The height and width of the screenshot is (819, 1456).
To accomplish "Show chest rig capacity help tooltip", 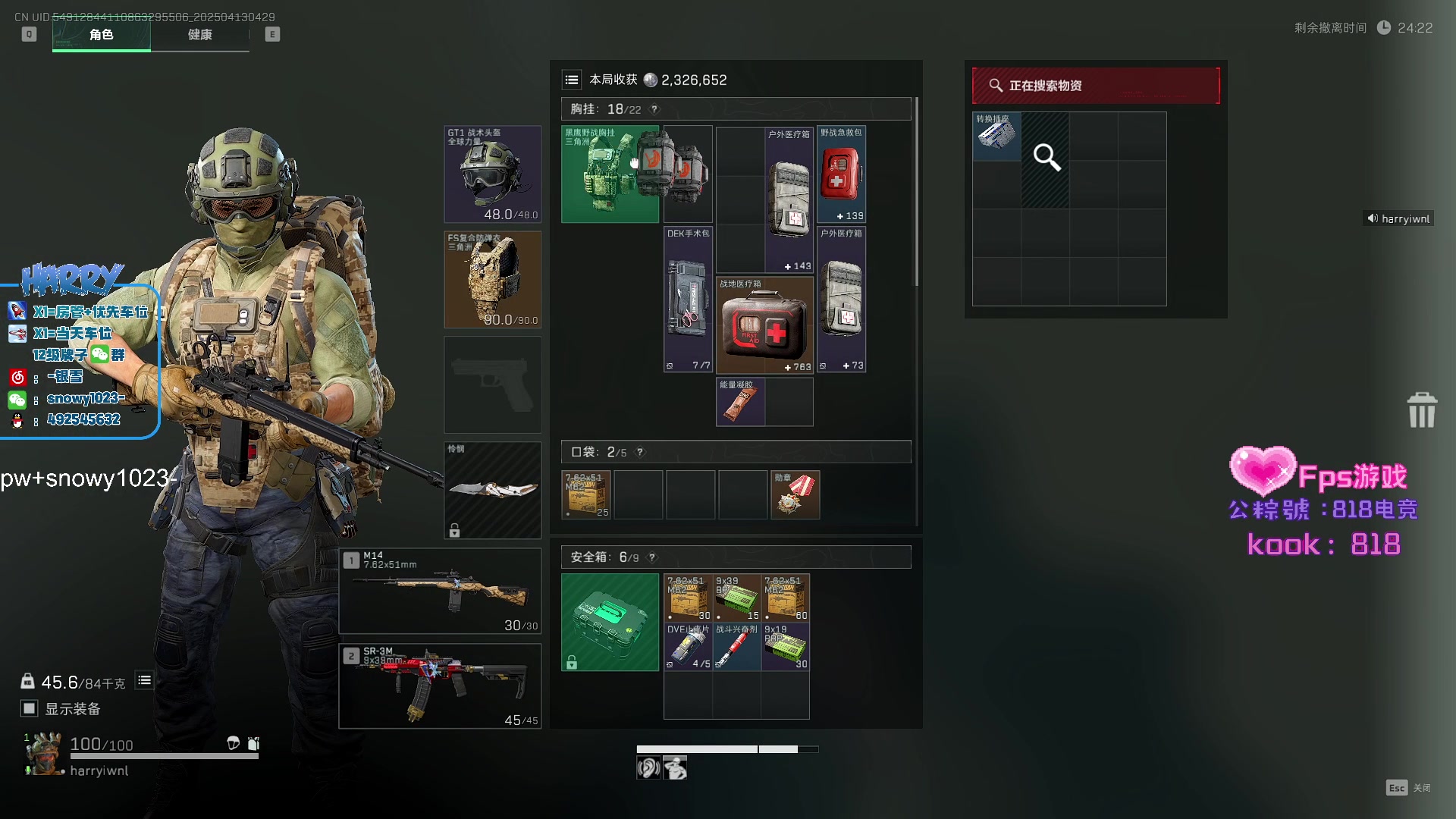I will (654, 109).
